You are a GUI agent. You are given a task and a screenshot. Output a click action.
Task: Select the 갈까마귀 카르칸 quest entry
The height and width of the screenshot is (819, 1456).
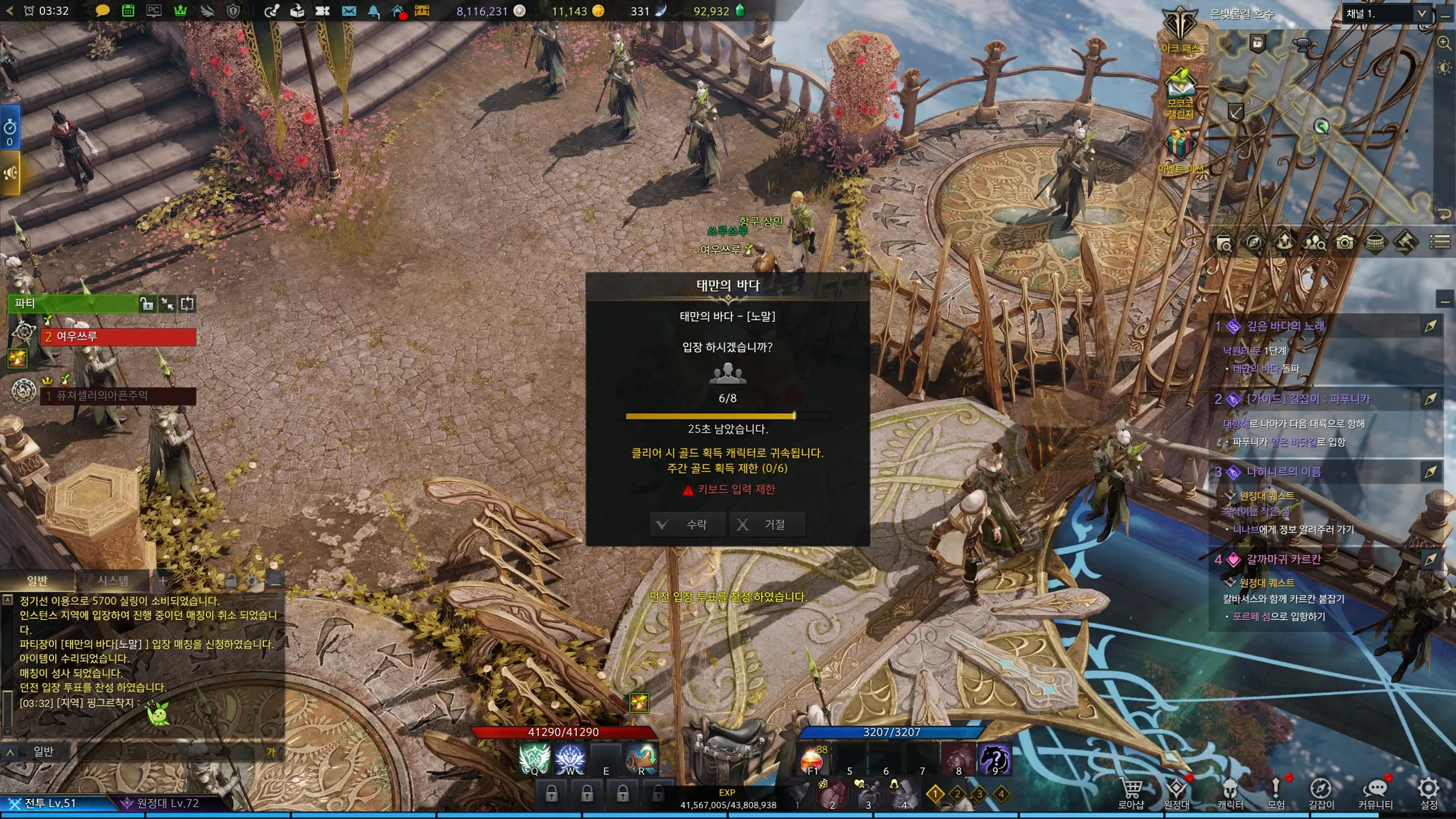pyautogui.click(x=1283, y=560)
